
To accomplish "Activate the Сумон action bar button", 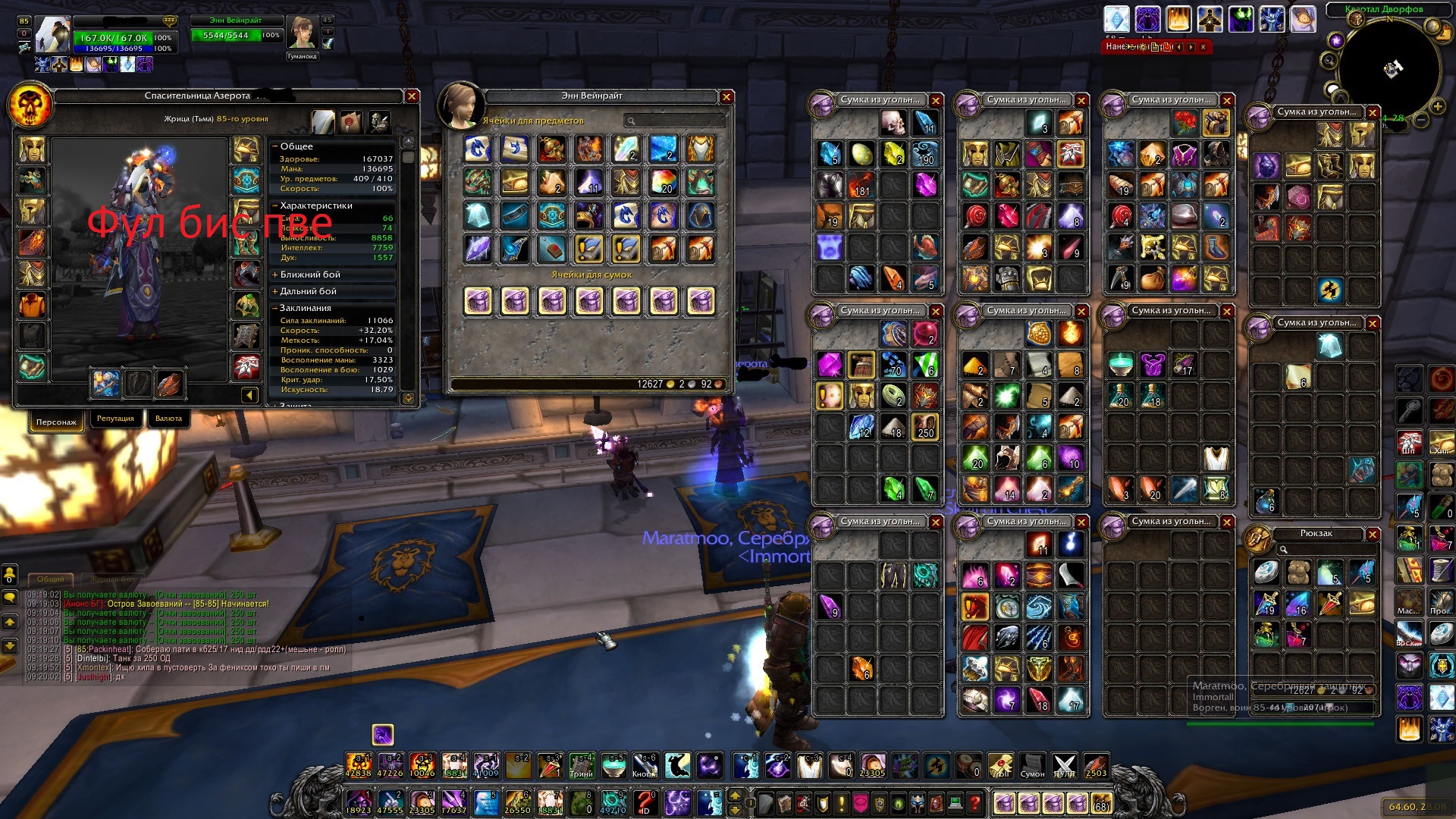I will 1032,766.
